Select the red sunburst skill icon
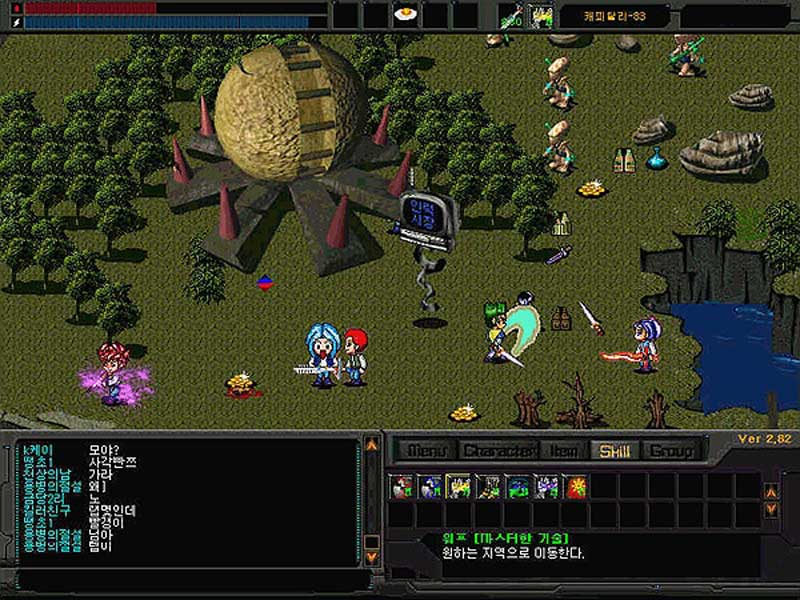The height and width of the screenshot is (600, 800). click(577, 487)
